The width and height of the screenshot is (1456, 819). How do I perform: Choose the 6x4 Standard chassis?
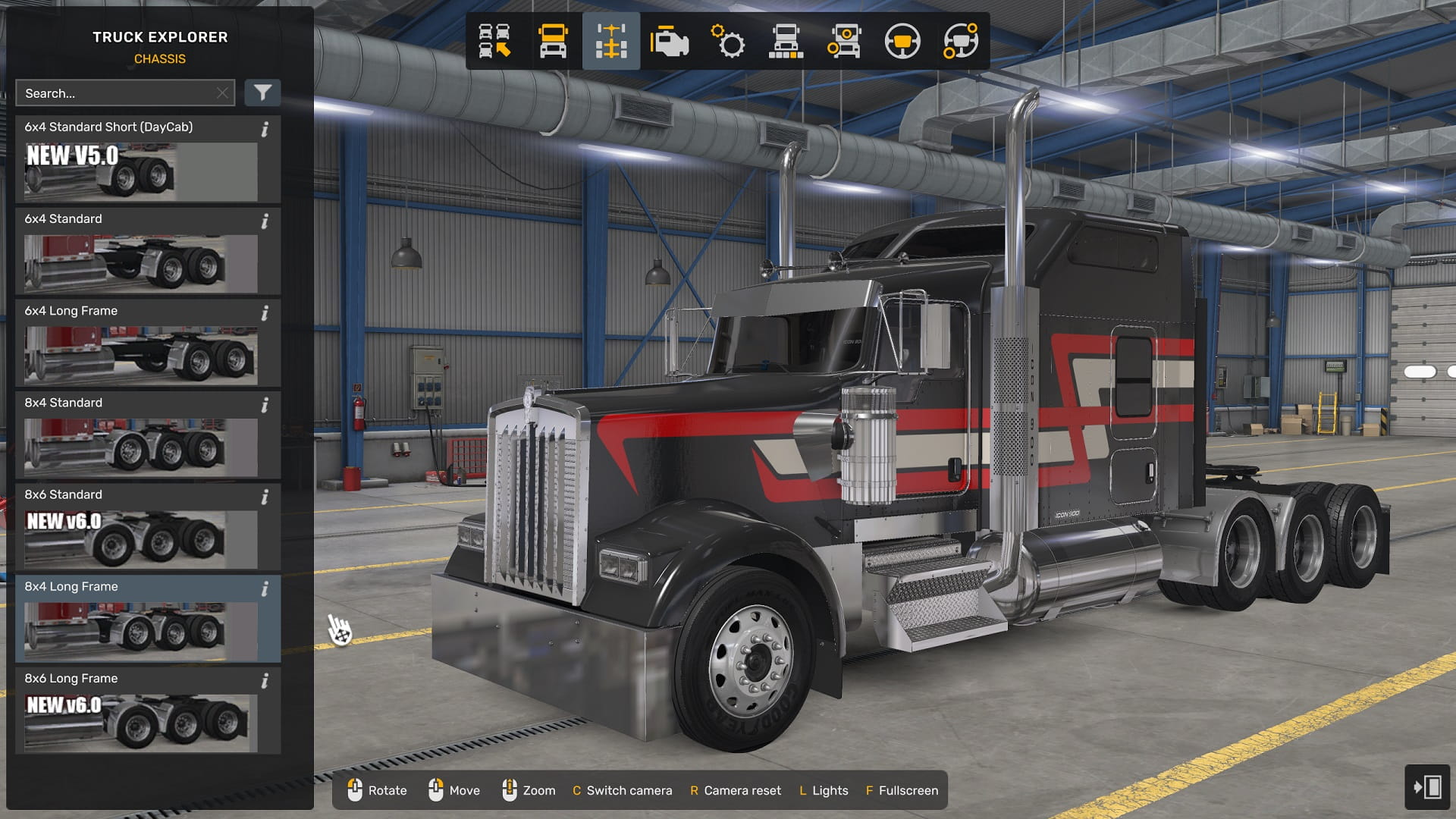pyautogui.click(x=141, y=252)
